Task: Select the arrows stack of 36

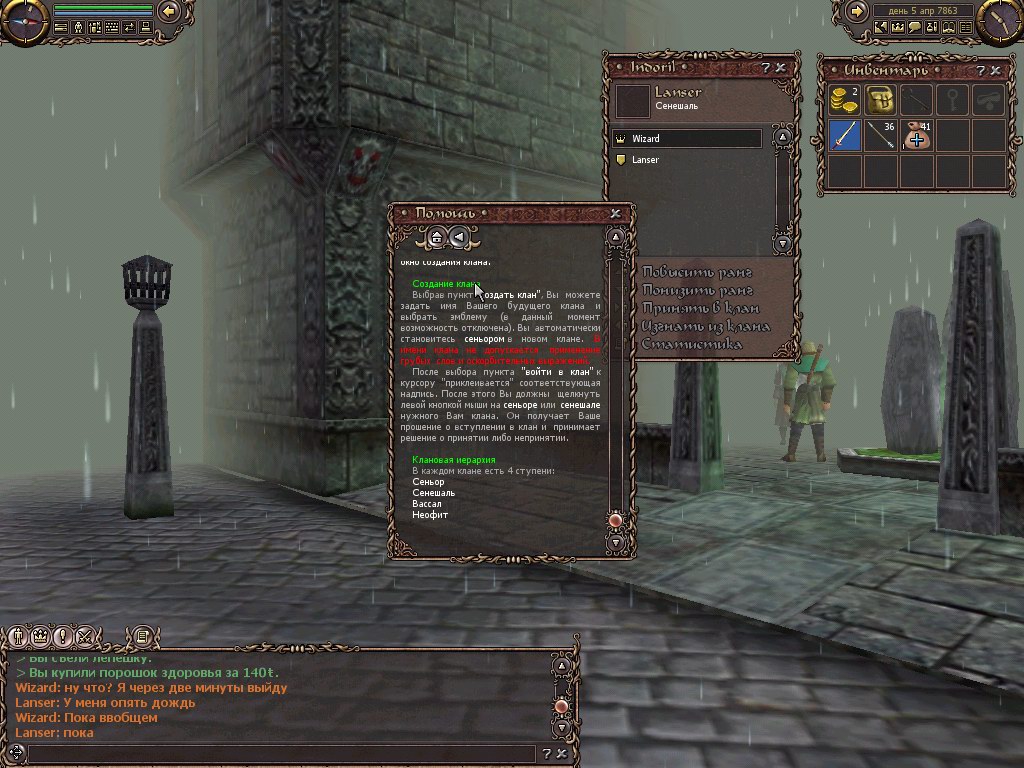Action: [880, 135]
